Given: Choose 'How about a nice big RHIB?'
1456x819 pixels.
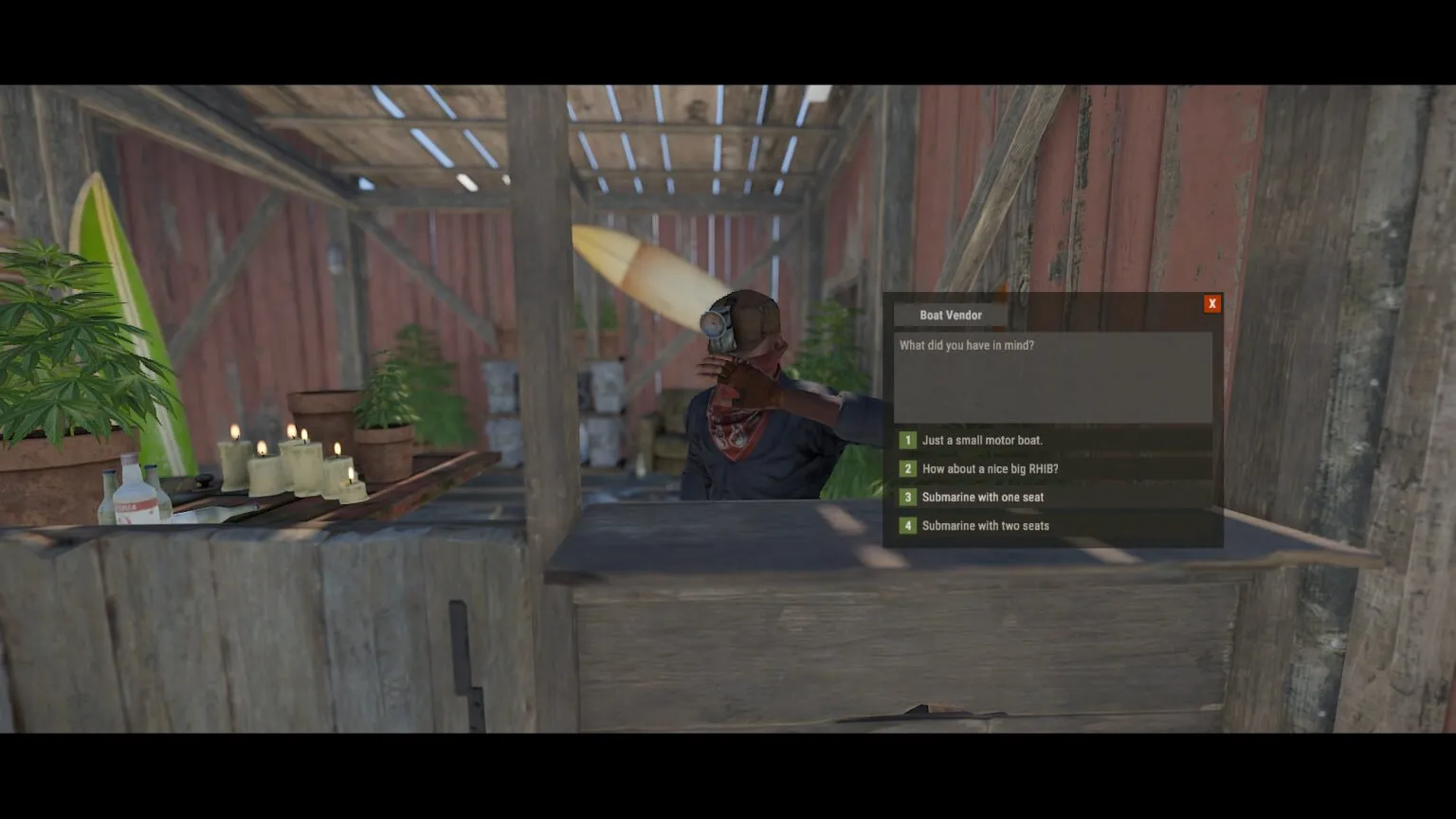Looking at the screenshot, I should (x=991, y=468).
